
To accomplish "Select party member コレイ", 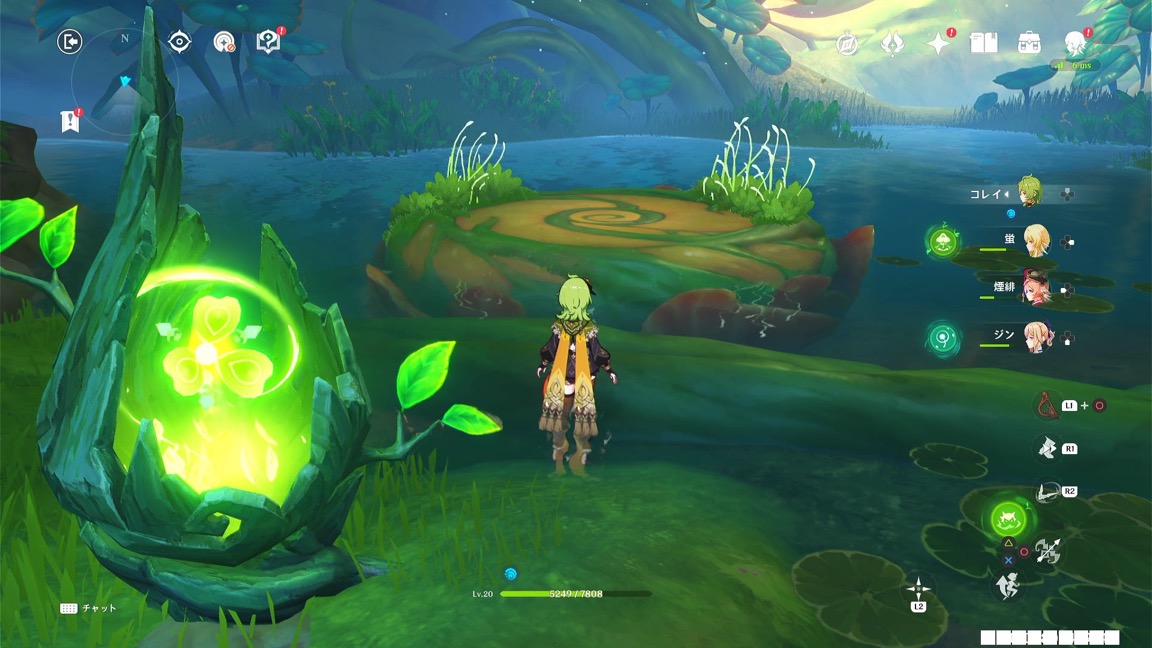I will (1030, 192).
